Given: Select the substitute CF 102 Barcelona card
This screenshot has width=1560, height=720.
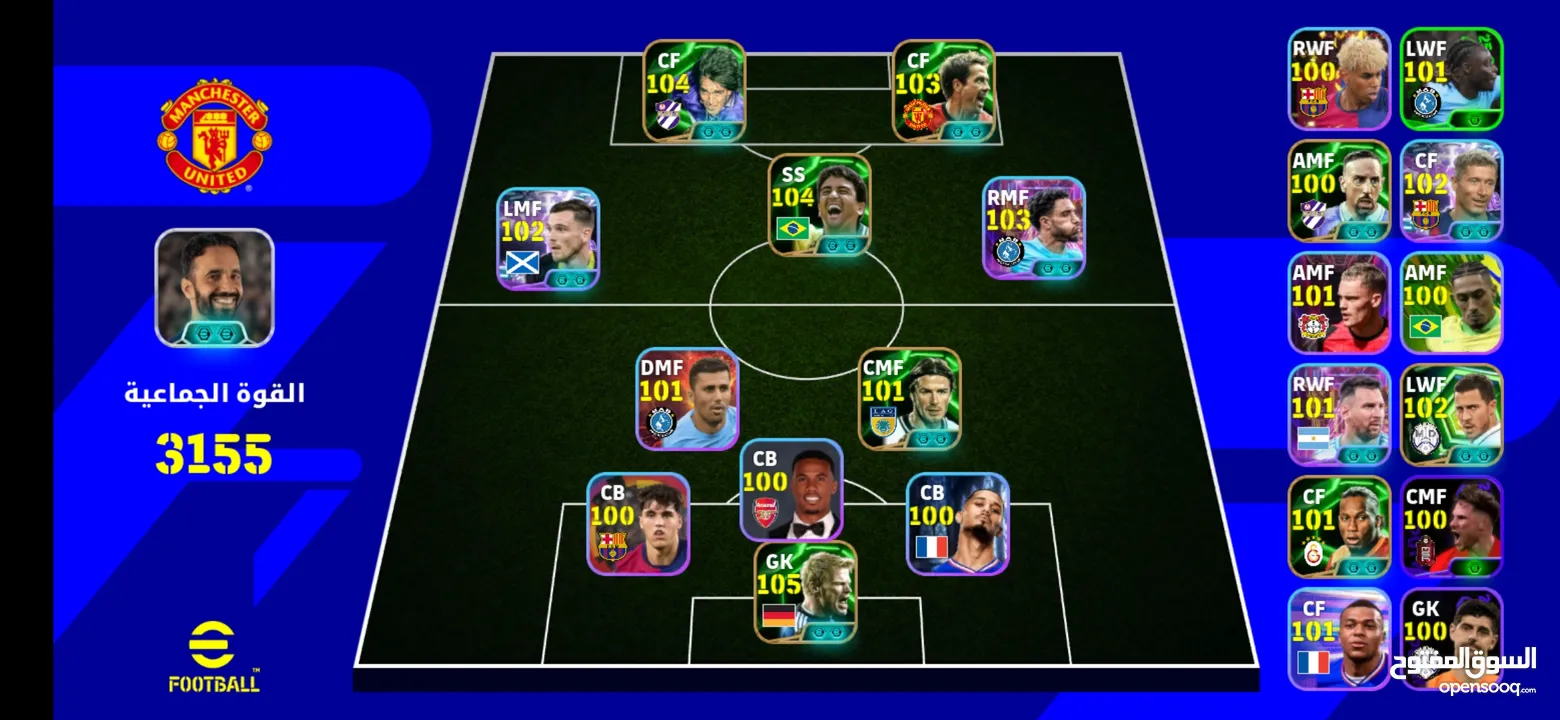Looking at the screenshot, I should pos(1451,191).
